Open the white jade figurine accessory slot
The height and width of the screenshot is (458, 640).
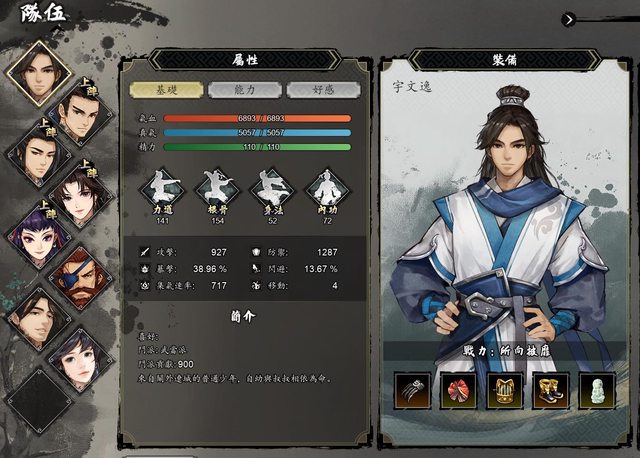point(597,390)
